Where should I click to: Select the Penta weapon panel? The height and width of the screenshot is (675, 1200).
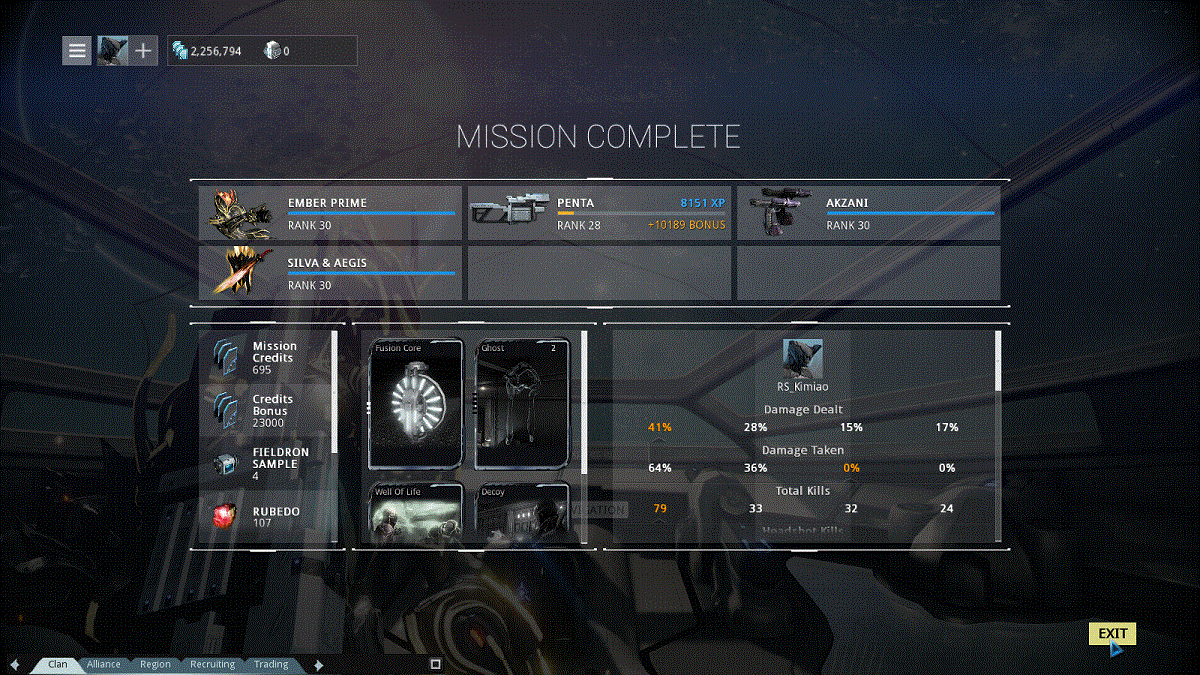coord(600,213)
